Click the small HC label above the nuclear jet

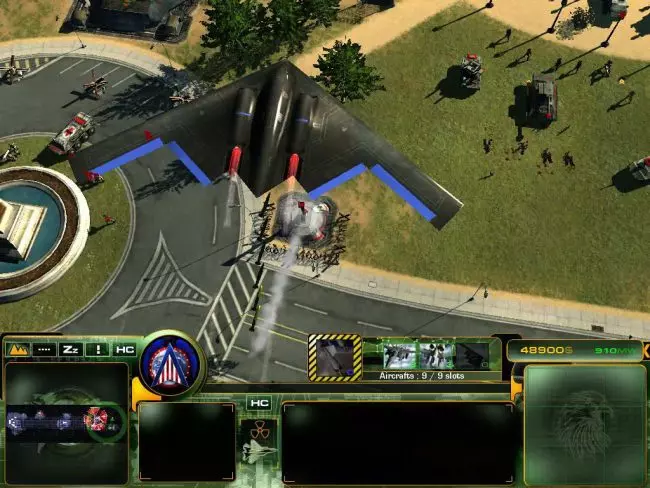point(259,403)
